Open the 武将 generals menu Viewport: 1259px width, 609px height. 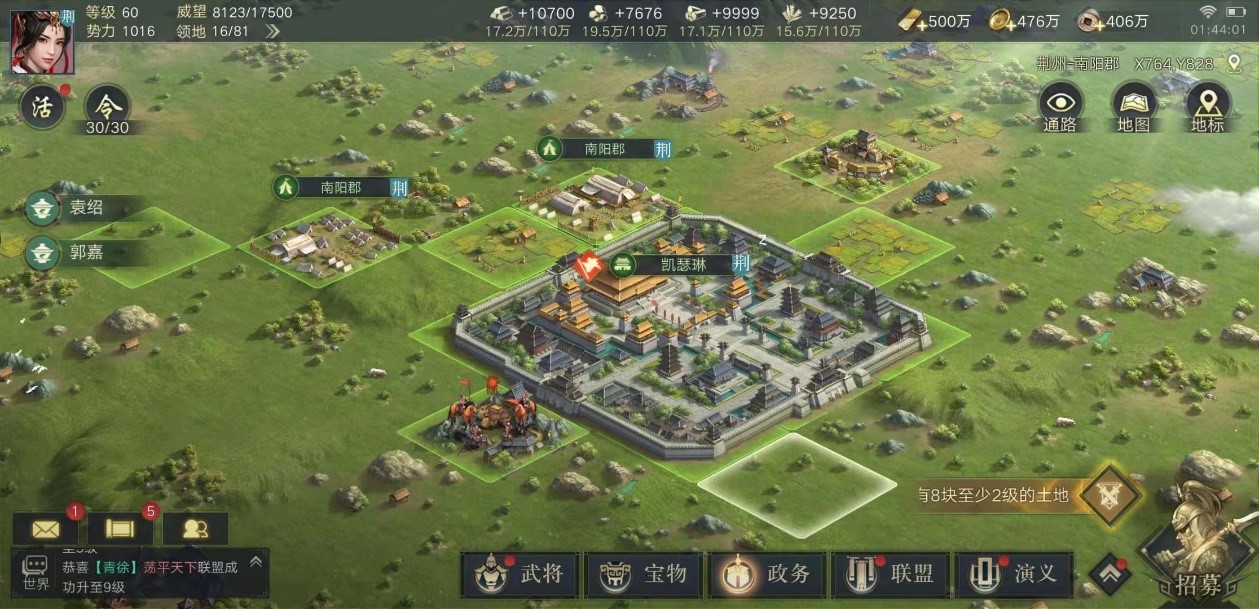coord(519,575)
